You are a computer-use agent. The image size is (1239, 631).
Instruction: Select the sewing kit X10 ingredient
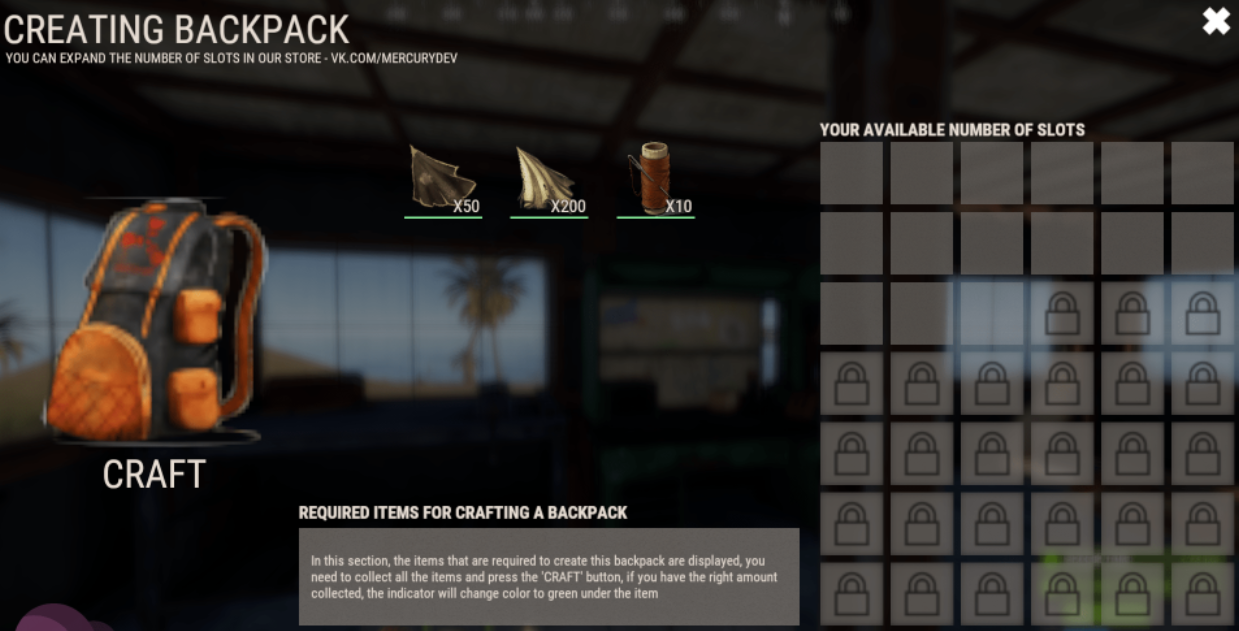point(654,180)
